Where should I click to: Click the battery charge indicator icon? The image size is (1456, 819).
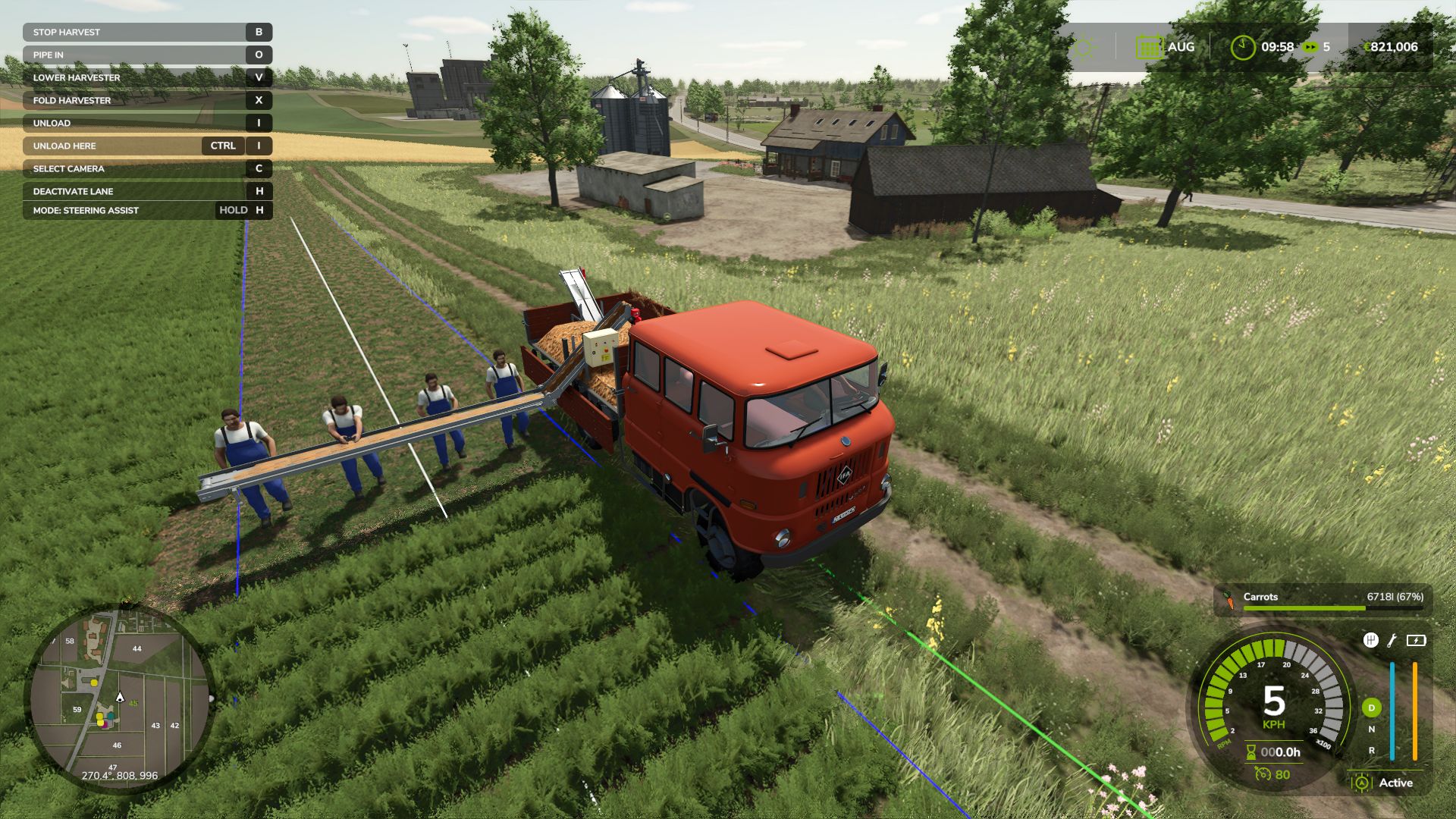pos(1416,641)
